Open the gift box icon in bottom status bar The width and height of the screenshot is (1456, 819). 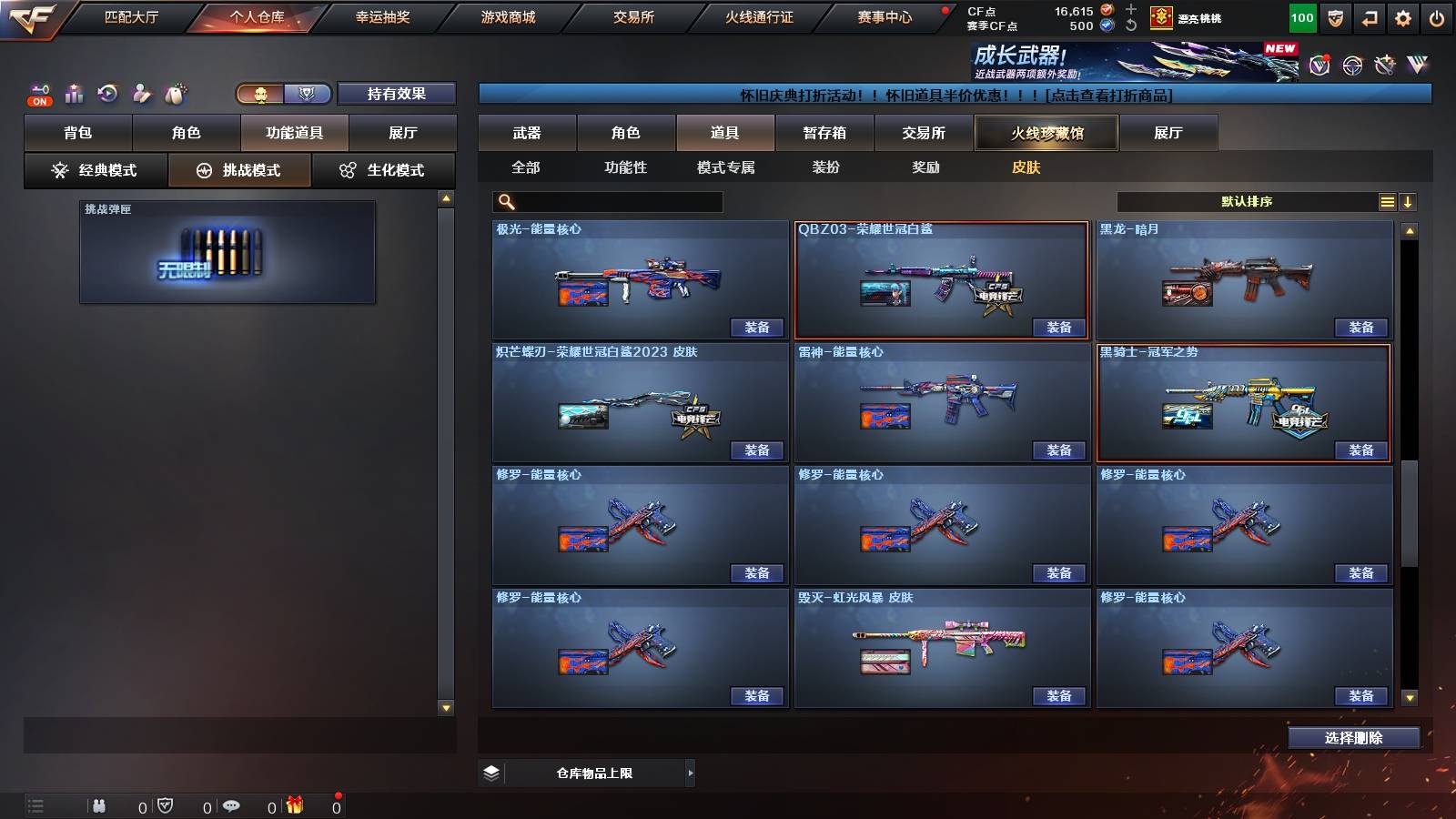[x=296, y=806]
